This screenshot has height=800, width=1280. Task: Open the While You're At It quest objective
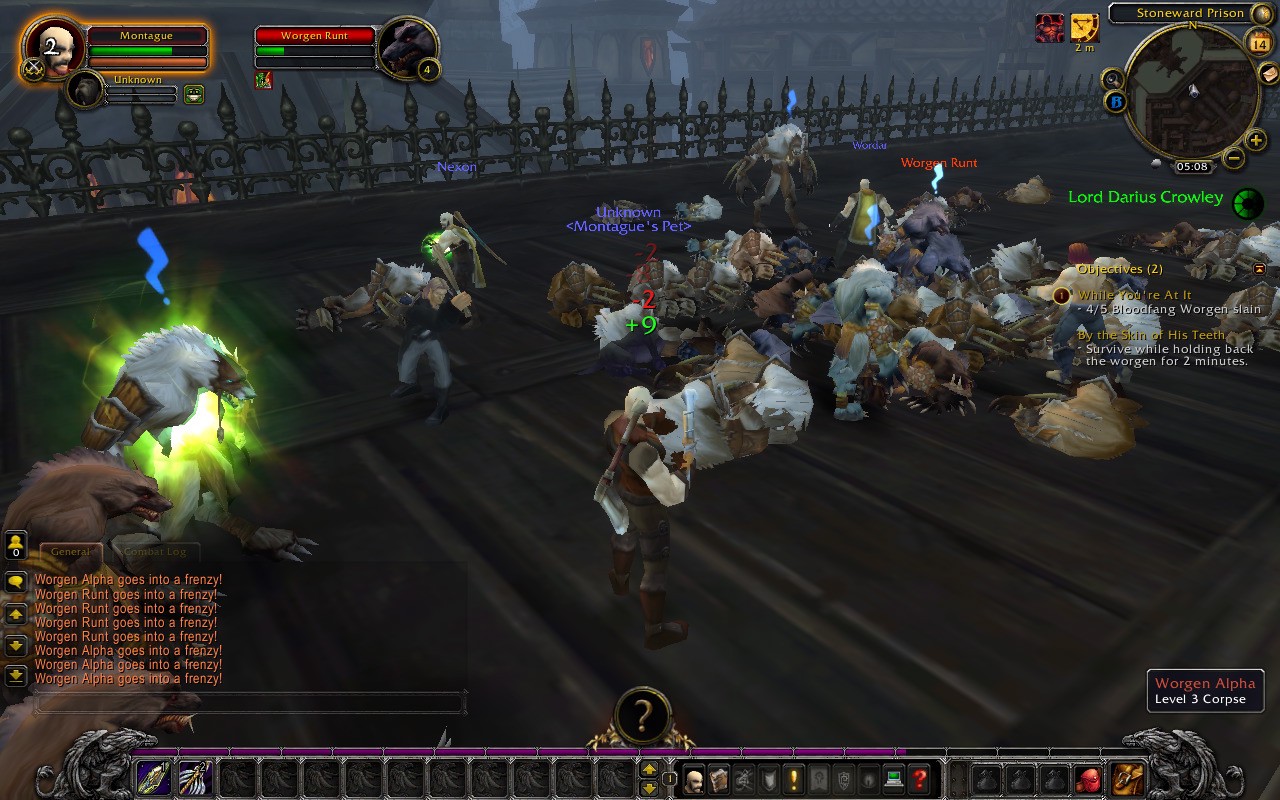1134,295
